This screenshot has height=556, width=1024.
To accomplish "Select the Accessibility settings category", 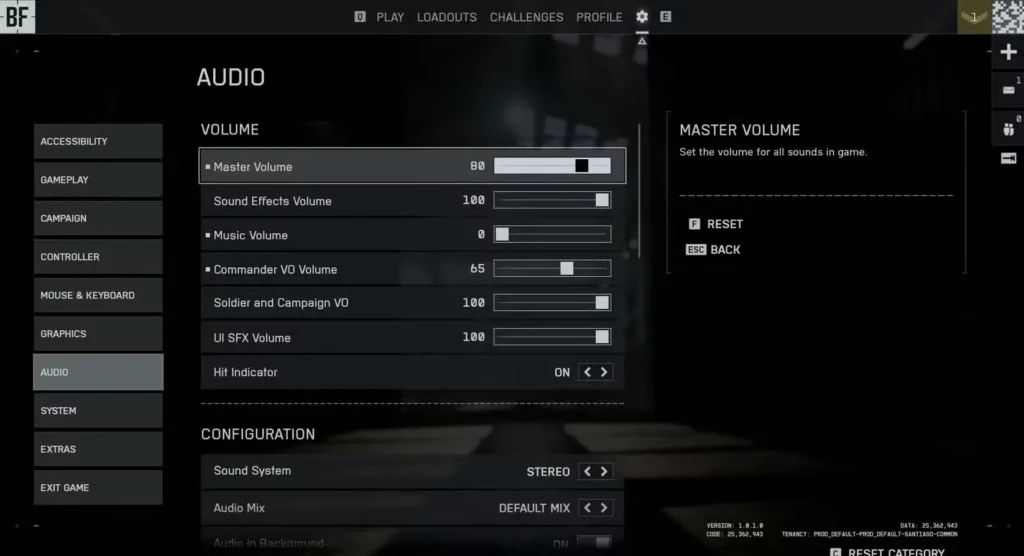I will [98, 142].
